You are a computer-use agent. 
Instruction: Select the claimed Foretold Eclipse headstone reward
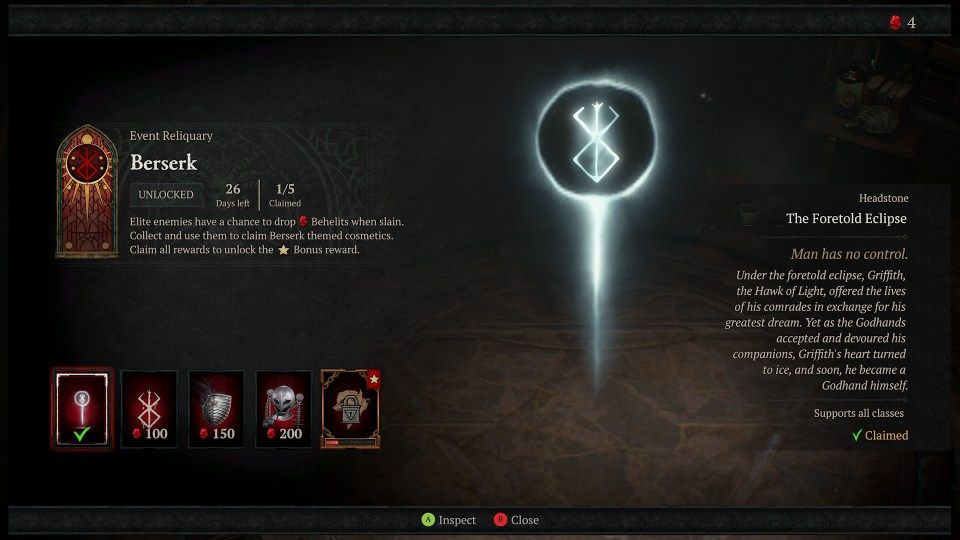82,408
